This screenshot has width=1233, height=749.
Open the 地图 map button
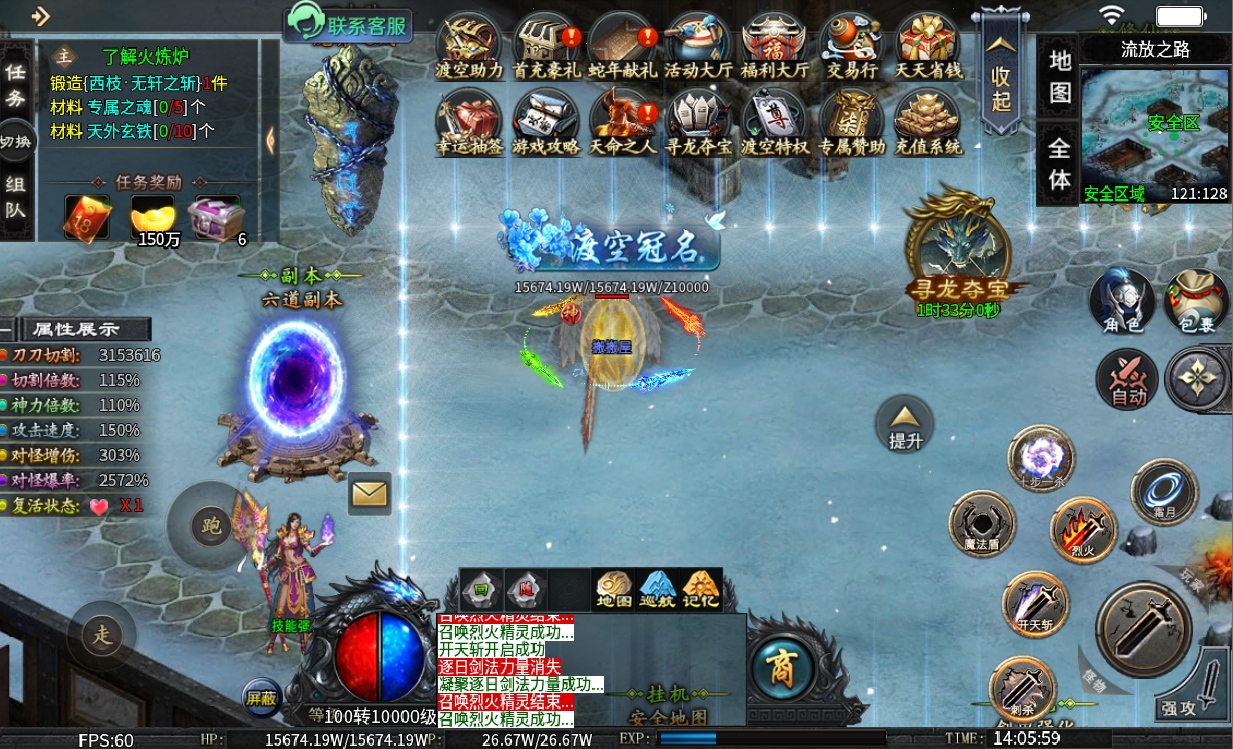point(1059,77)
